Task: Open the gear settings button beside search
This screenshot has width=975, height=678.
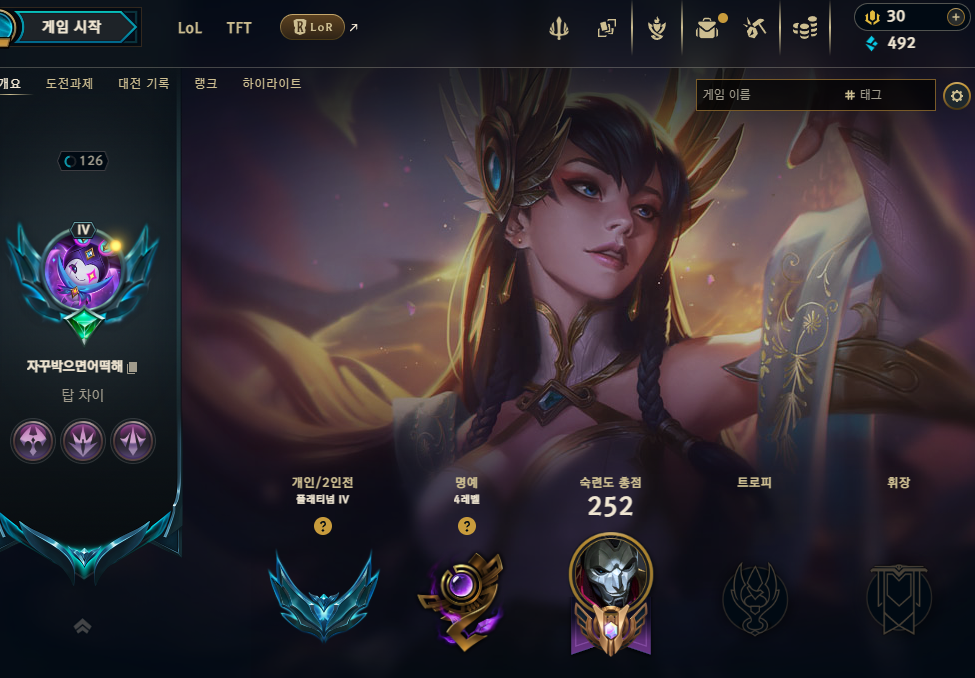Action: tap(957, 95)
